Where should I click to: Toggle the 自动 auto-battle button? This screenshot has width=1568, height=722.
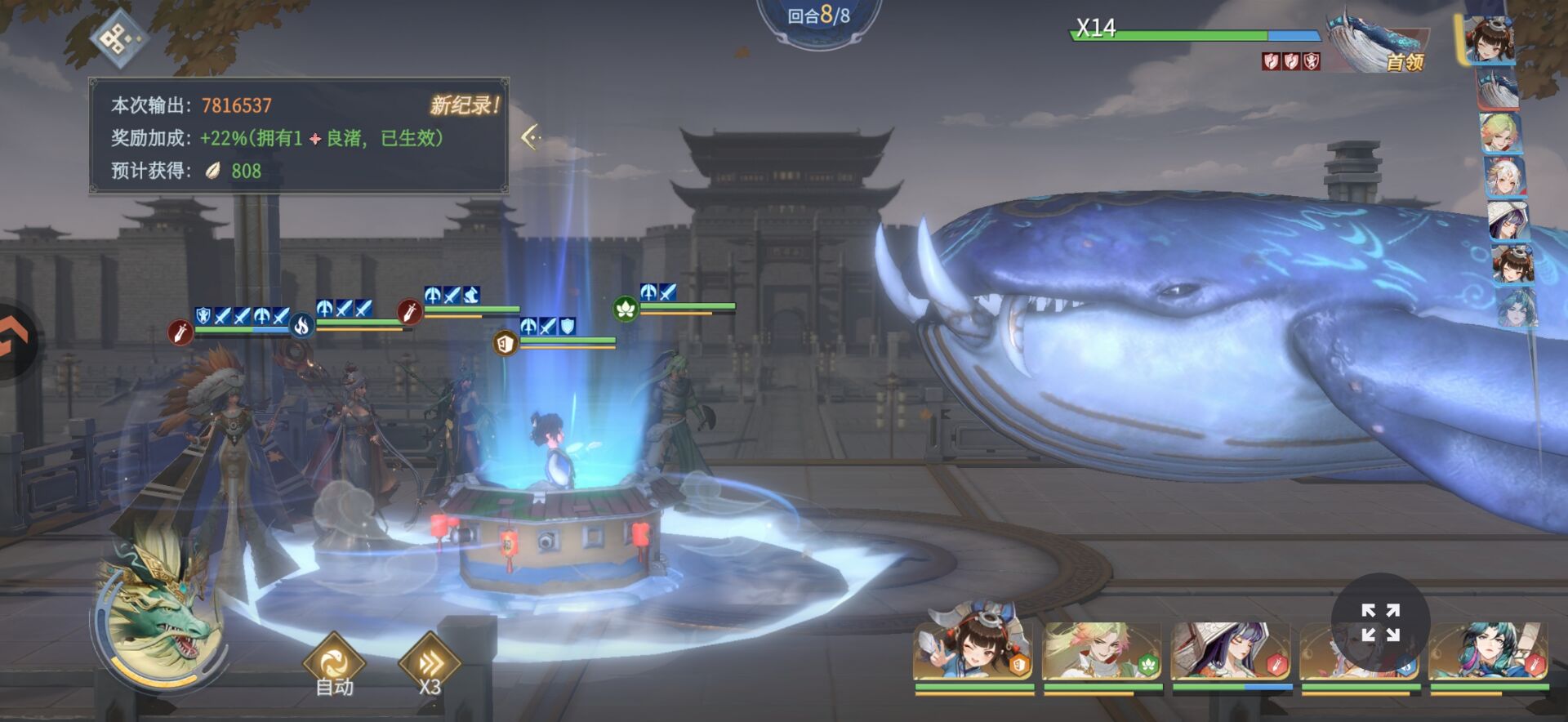coord(334,665)
